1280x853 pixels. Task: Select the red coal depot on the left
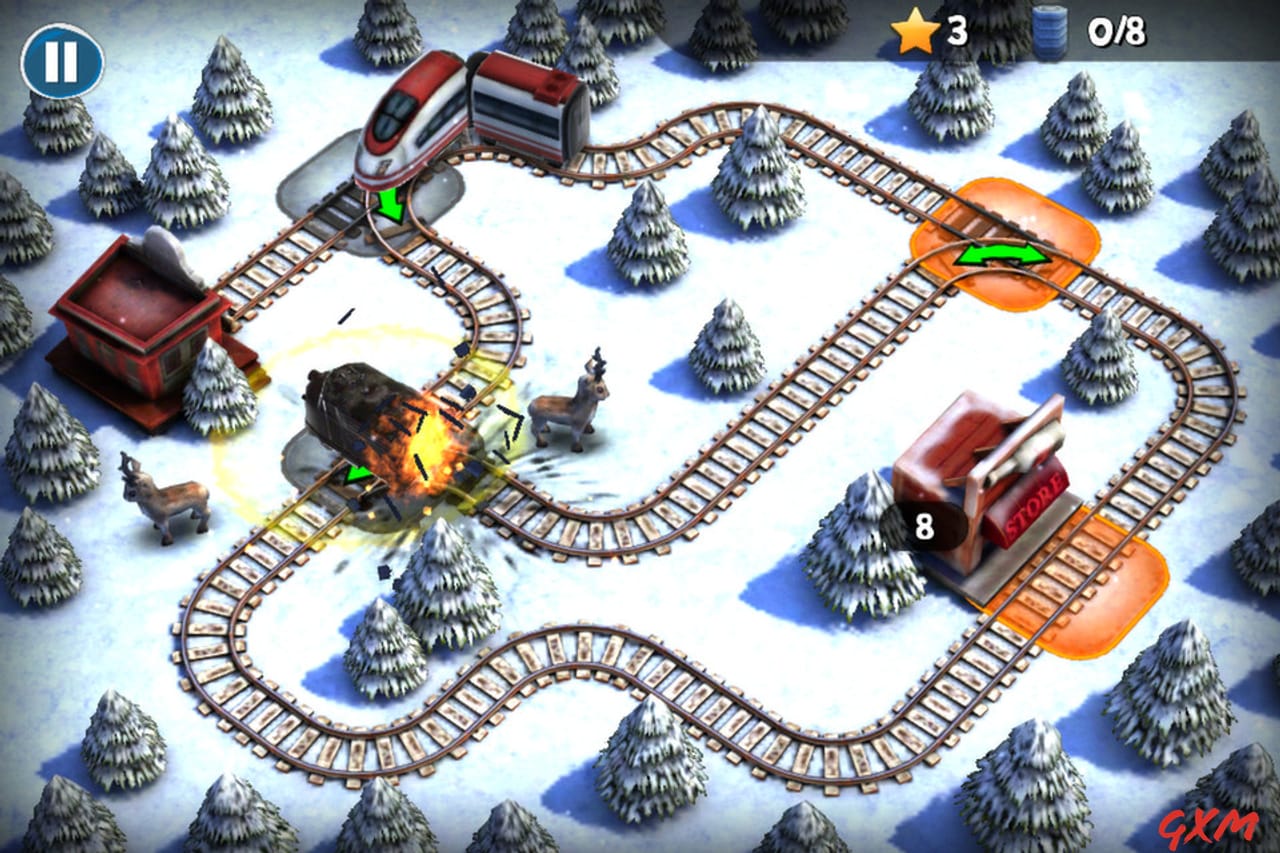(140, 320)
